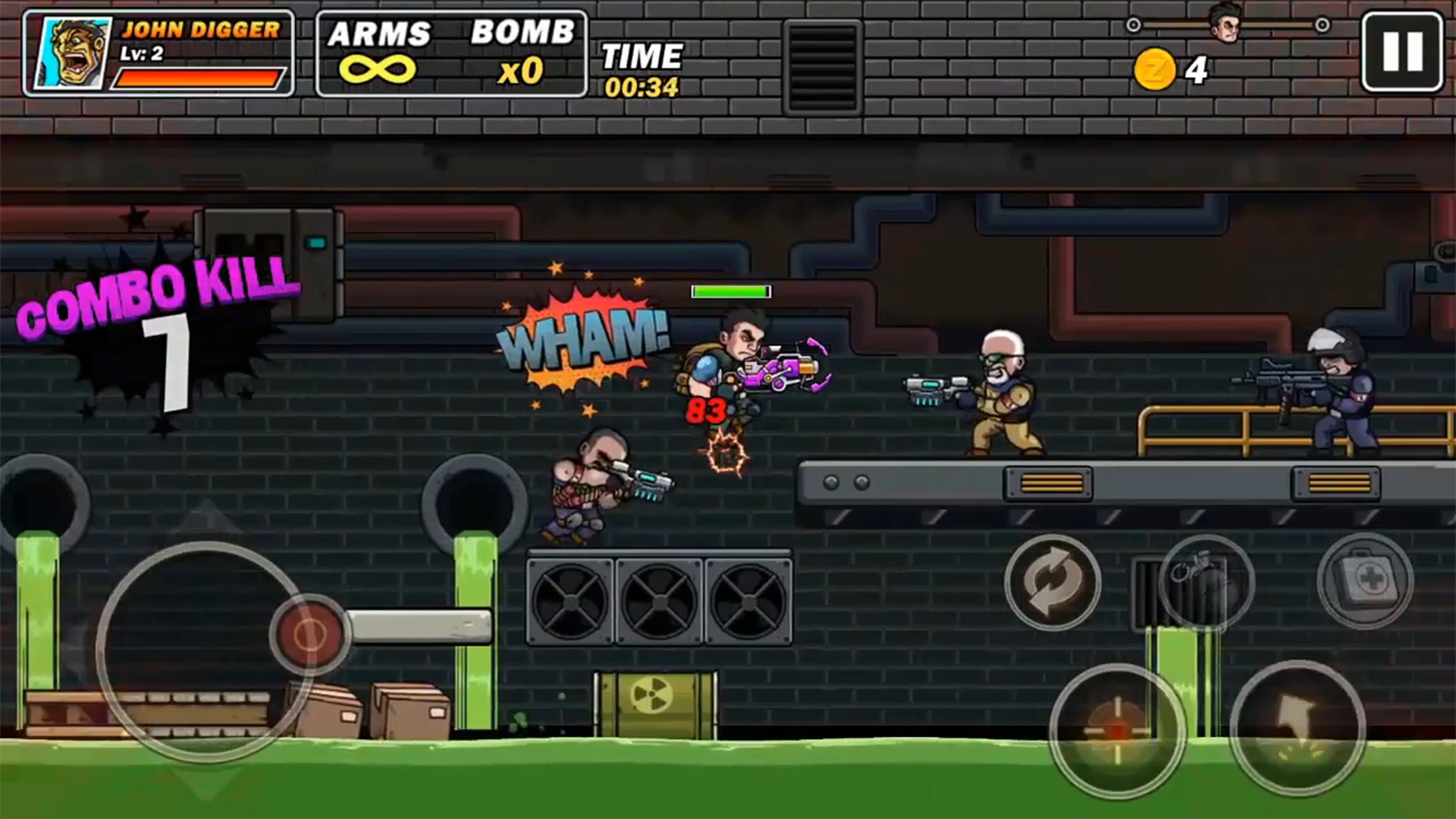This screenshot has width=1456, height=819.
Task: Click John Digger's orange level progress bar
Action: [x=200, y=76]
